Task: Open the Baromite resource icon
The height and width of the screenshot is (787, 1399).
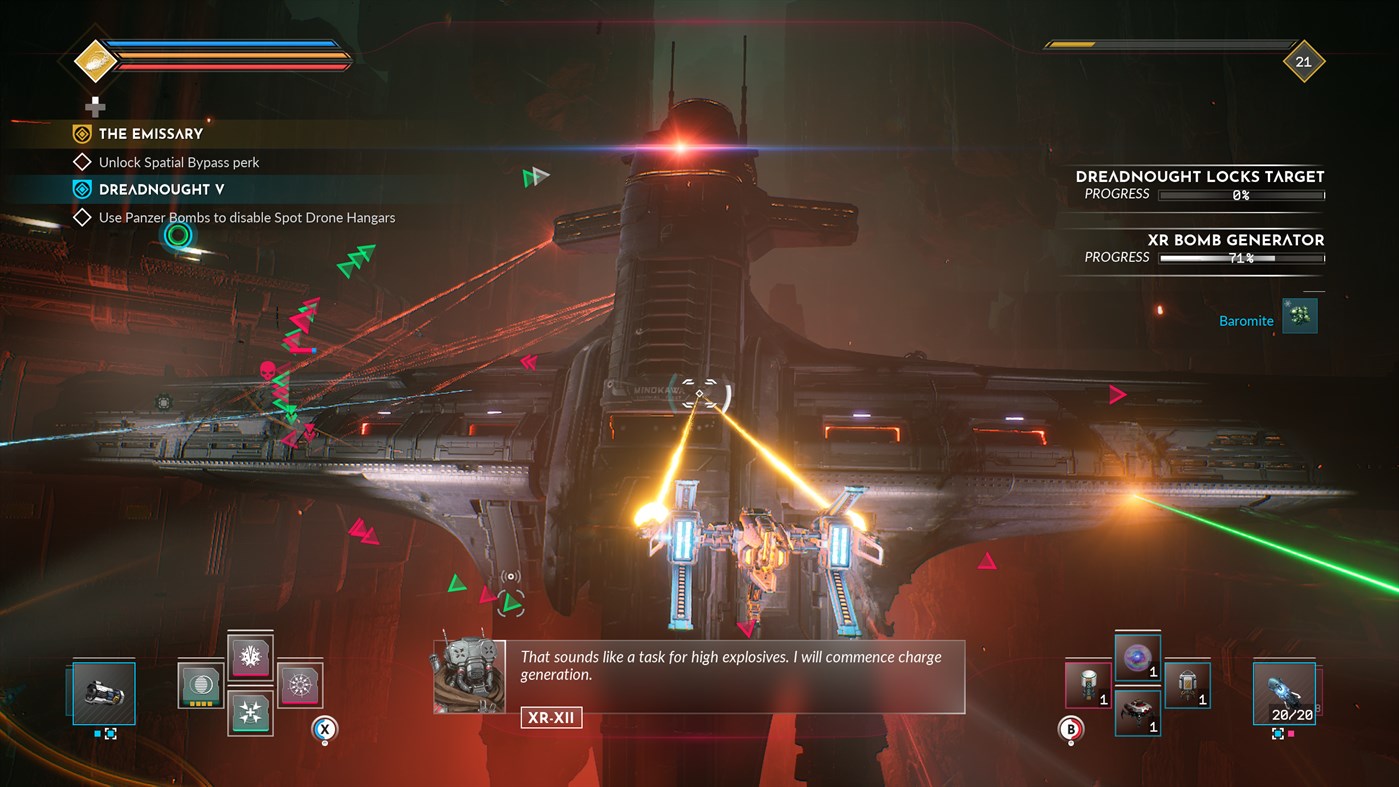Action: pos(1299,315)
